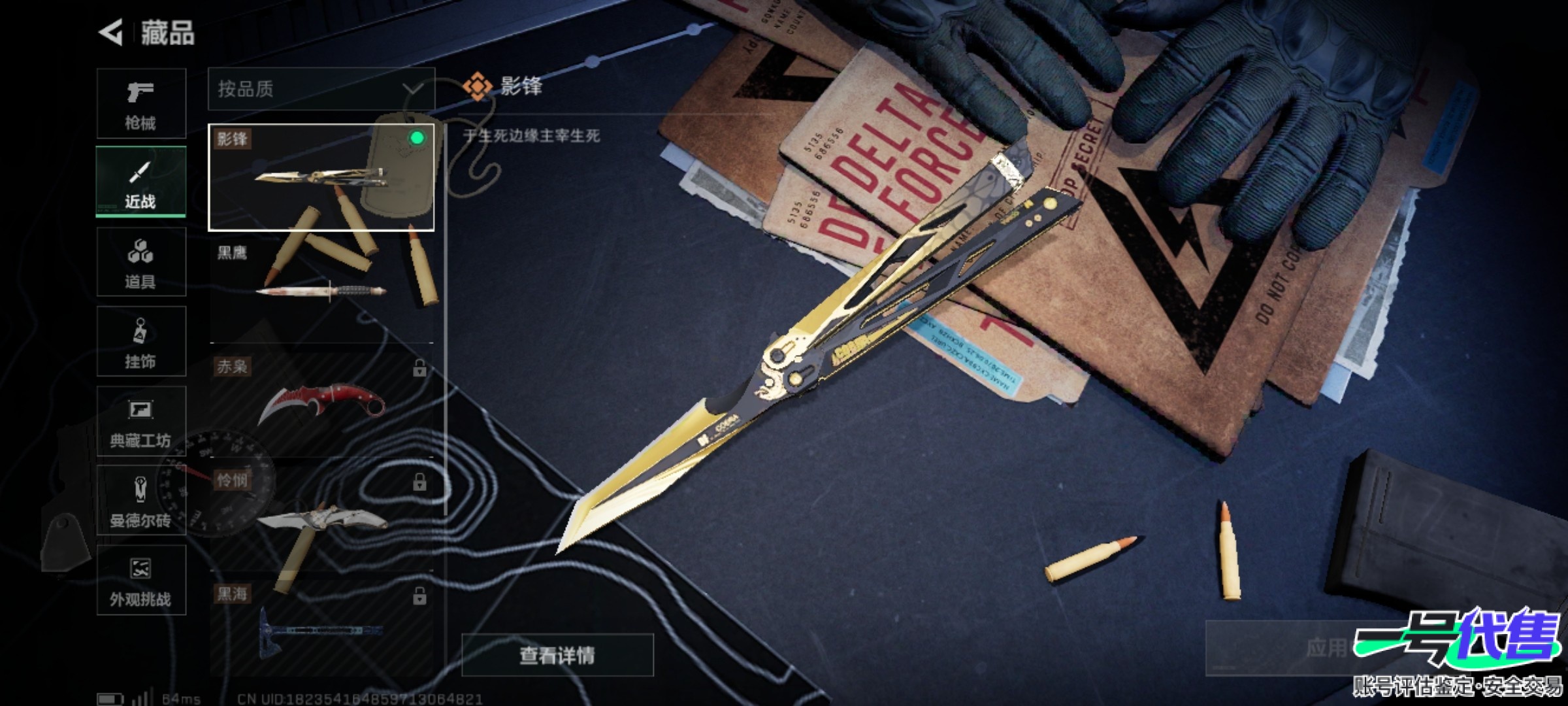Viewport: 1568px width, 706px height.
Task: Open the 道具 items tab
Action: pos(141,262)
